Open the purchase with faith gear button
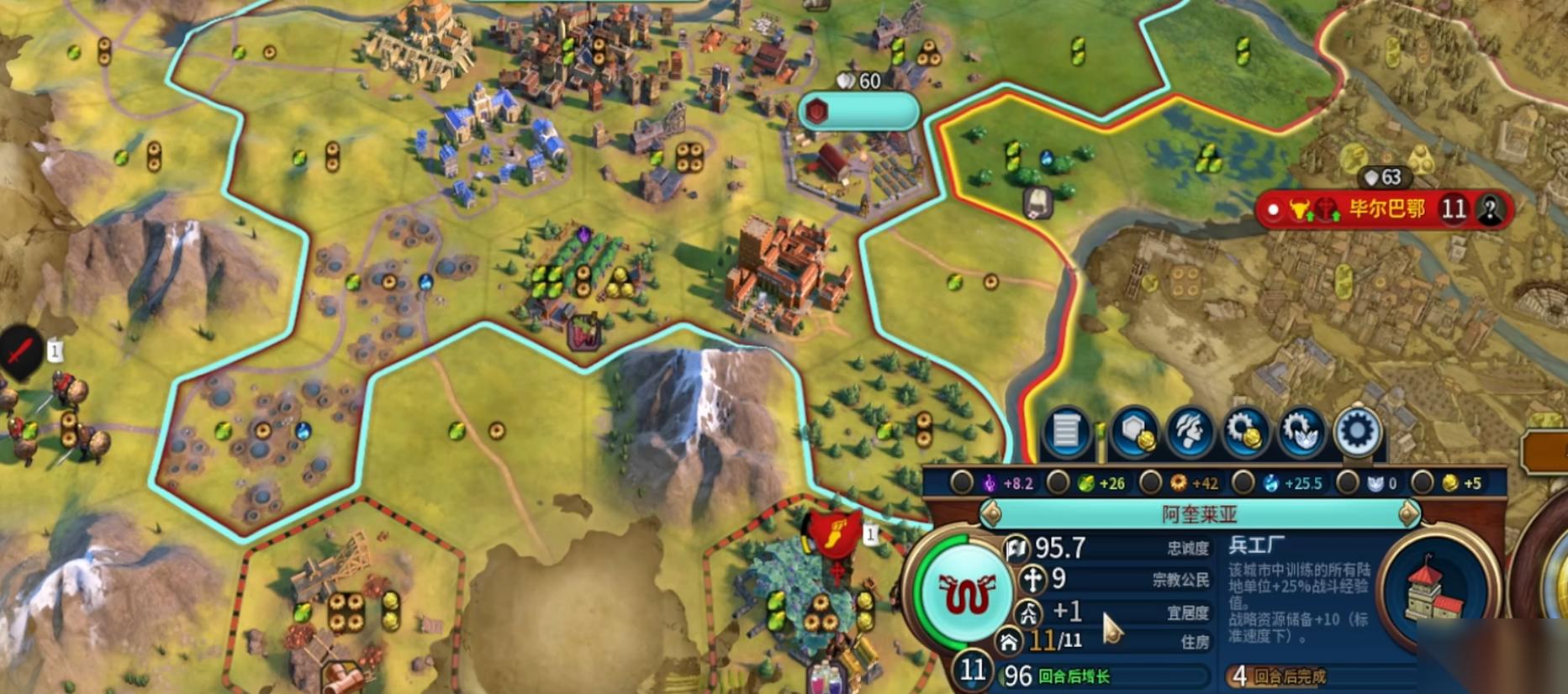 1301,432
